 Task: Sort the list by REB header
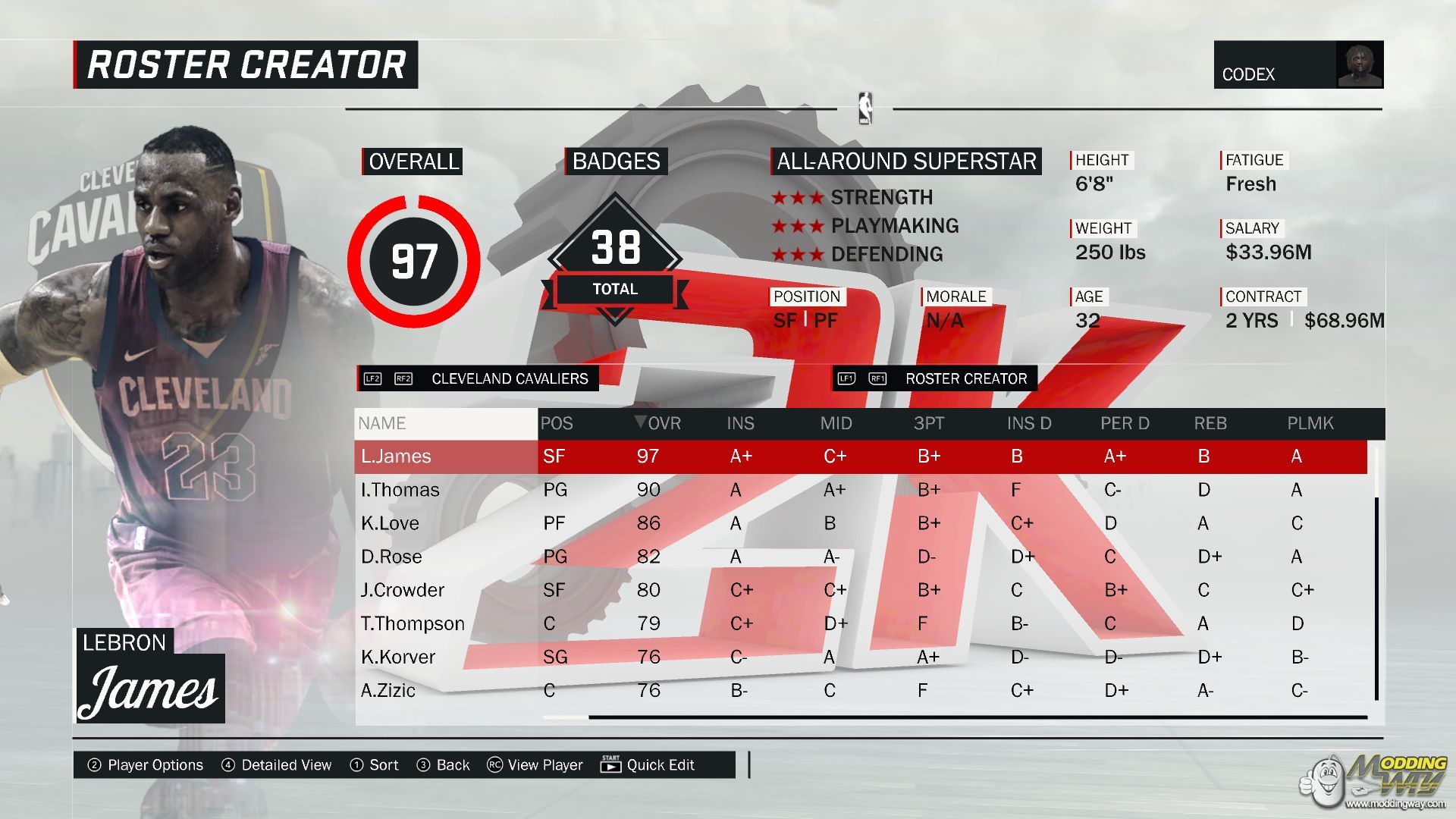click(x=1210, y=423)
